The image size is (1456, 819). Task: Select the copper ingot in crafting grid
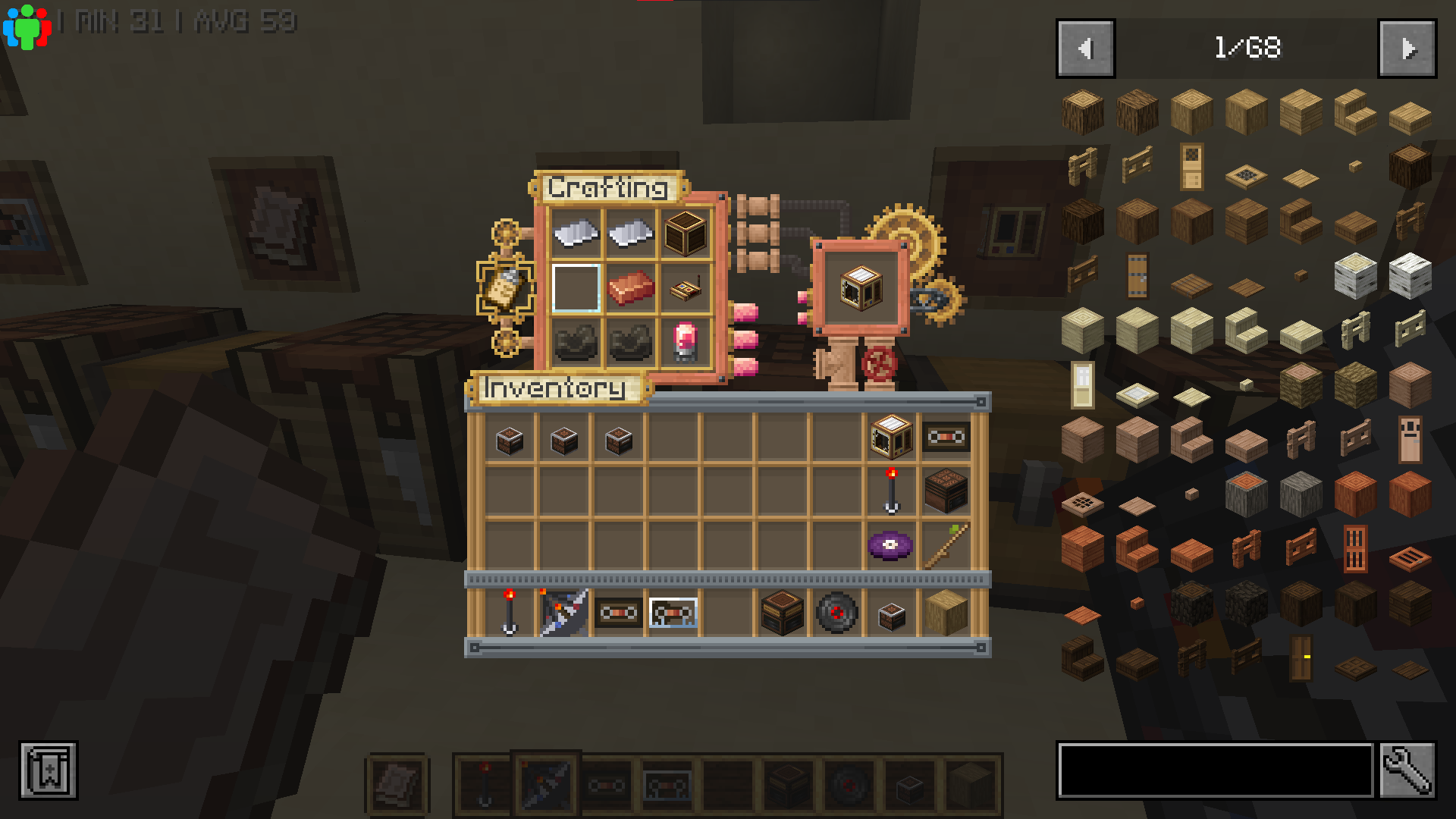tap(631, 287)
